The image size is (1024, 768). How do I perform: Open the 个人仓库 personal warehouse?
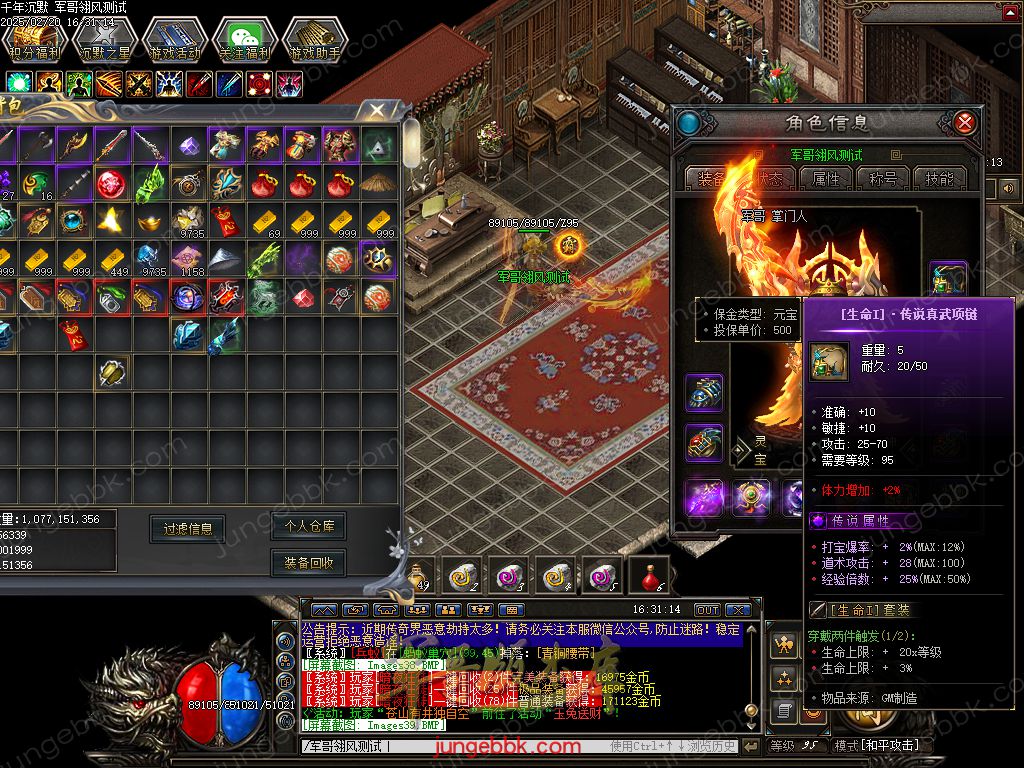point(309,525)
